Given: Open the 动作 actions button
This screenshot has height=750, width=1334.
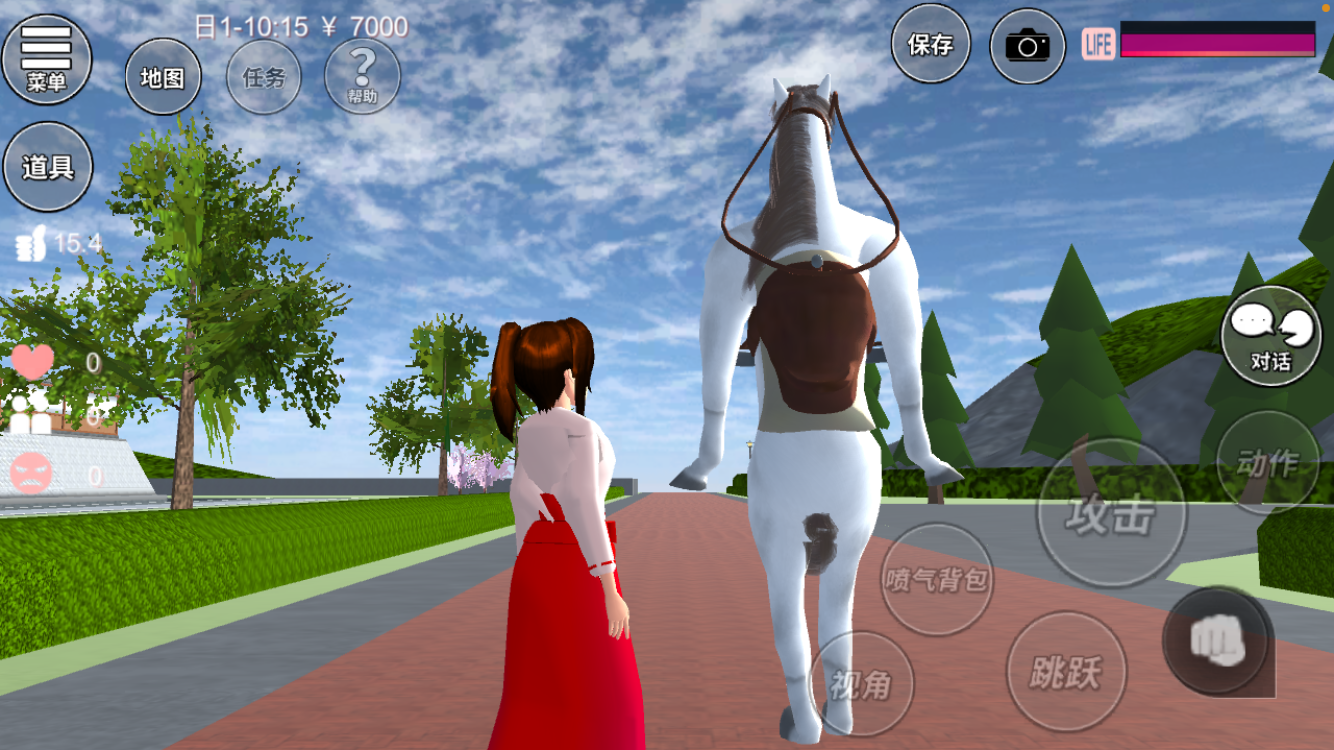Looking at the screenshot, I should click(x=1267, y=463).
